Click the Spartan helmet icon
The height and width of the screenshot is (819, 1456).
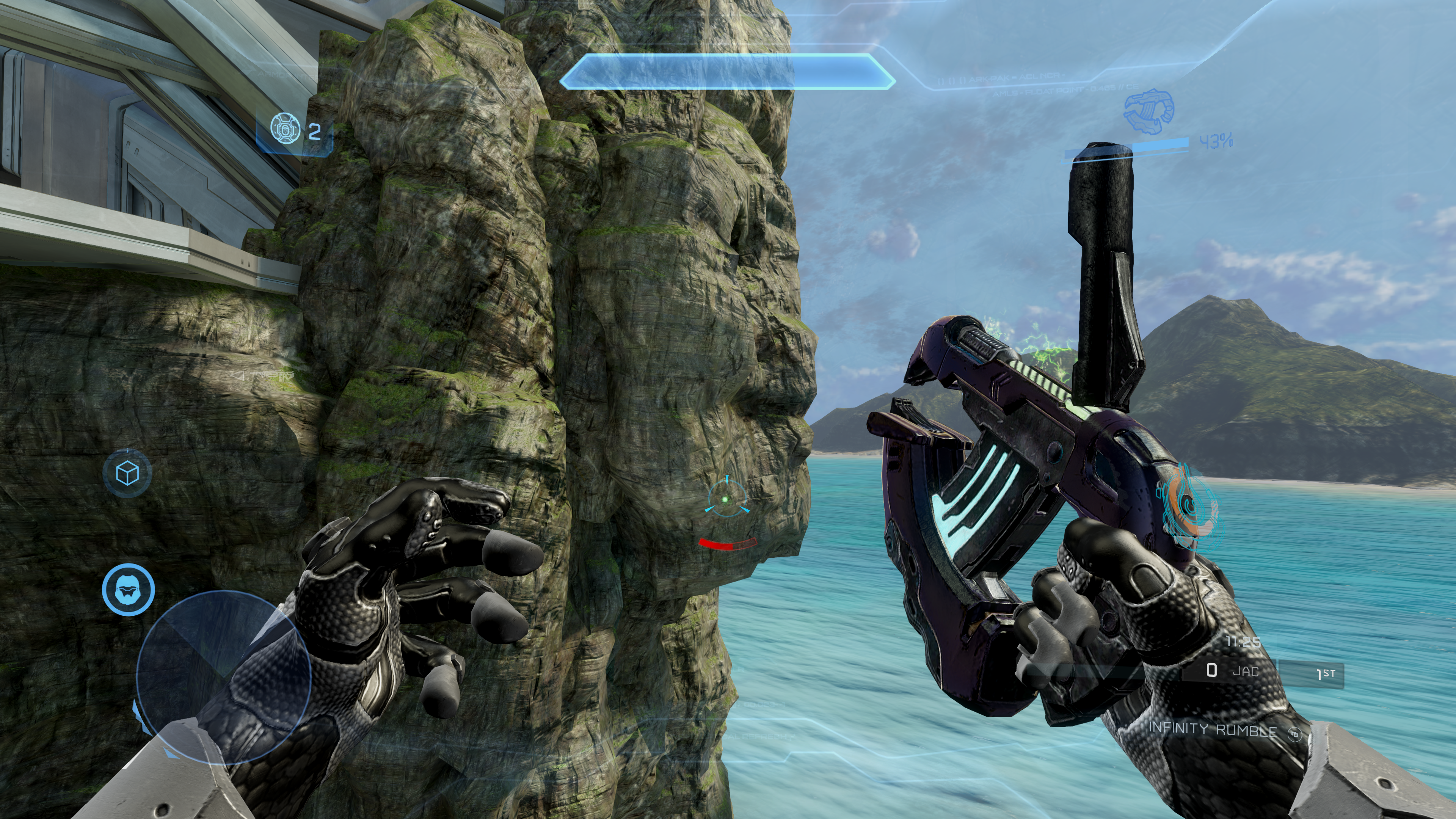(x=128, y=588)
